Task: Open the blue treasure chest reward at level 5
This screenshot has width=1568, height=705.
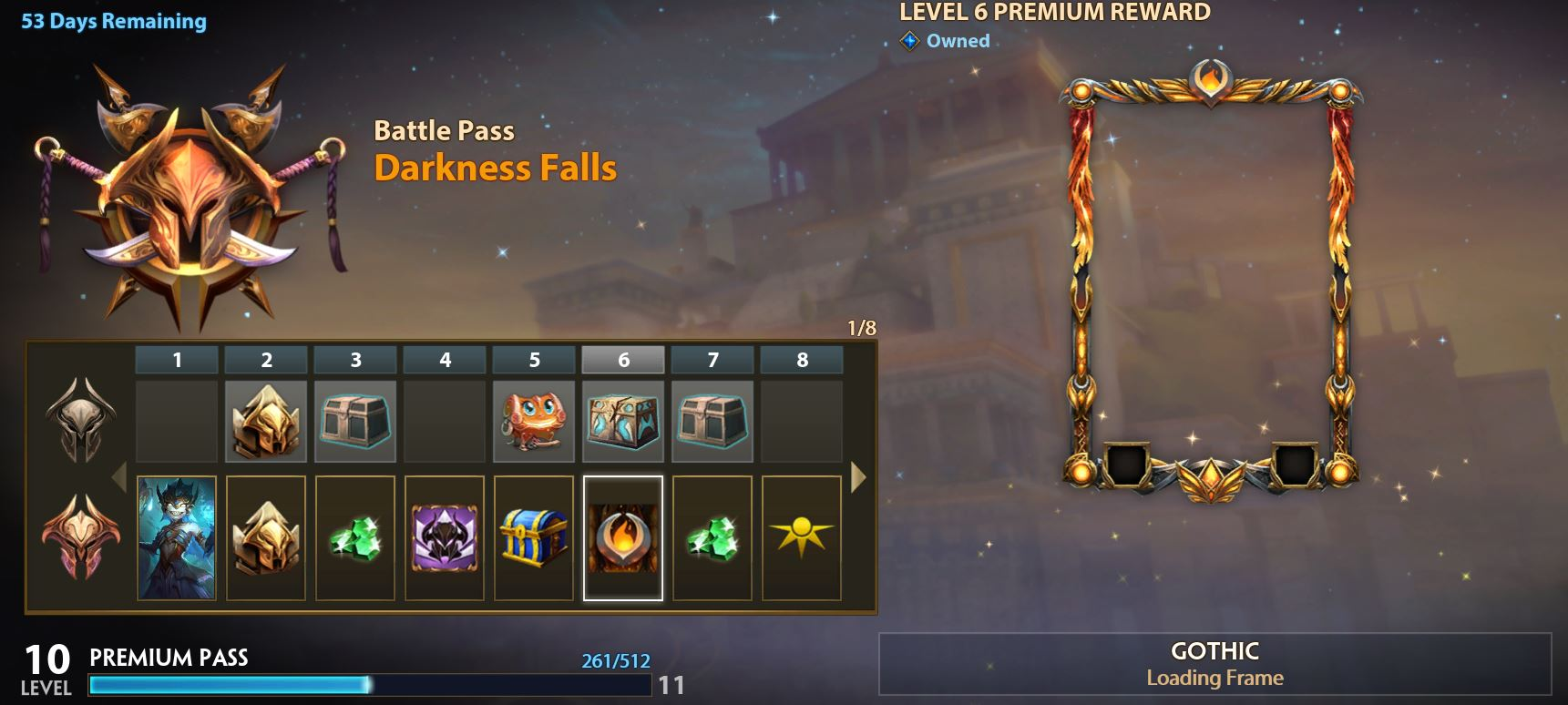Action: click(534, 537)
